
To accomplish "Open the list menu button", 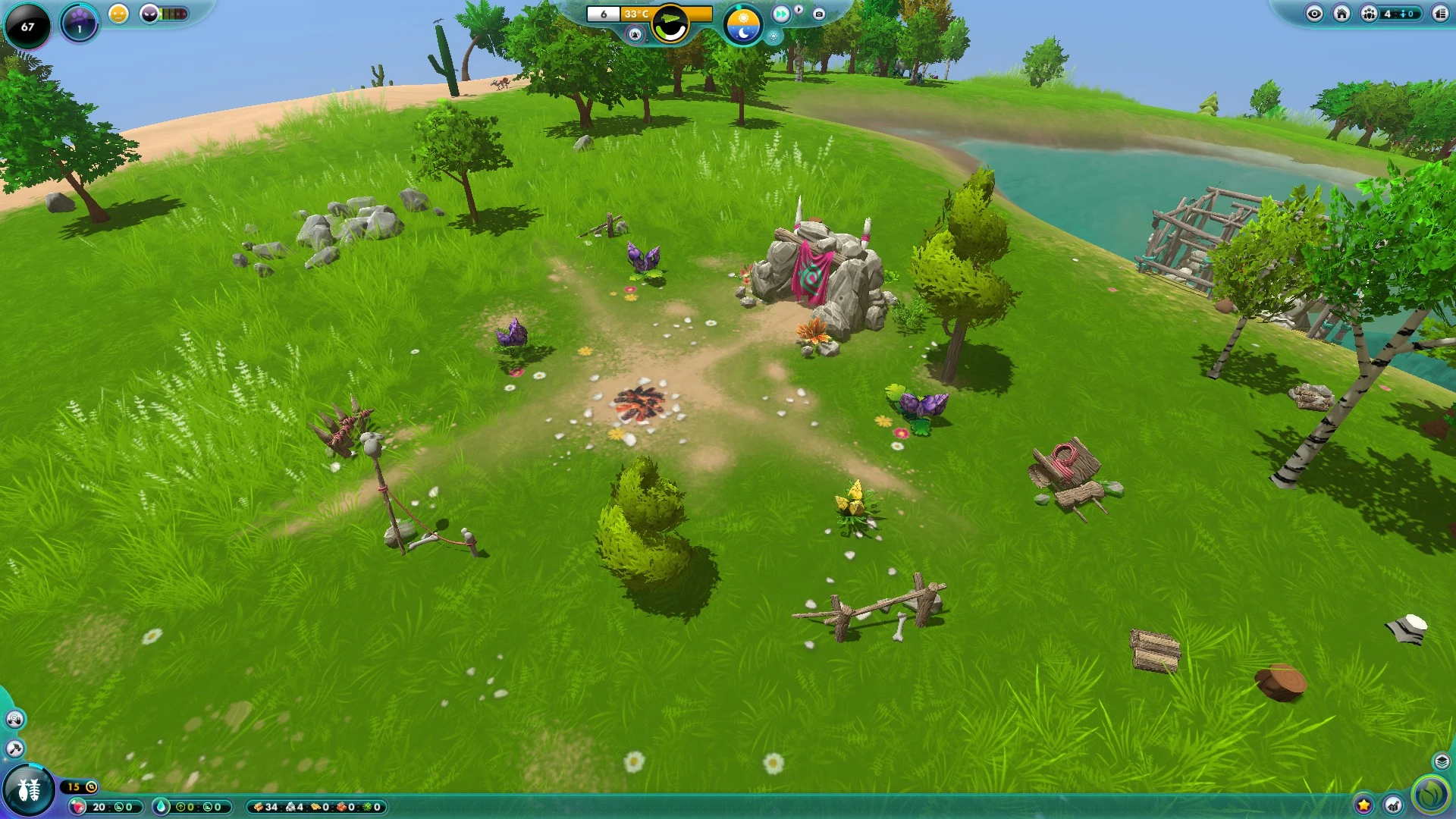I will pyautogui.click(x=1440, y=14).
